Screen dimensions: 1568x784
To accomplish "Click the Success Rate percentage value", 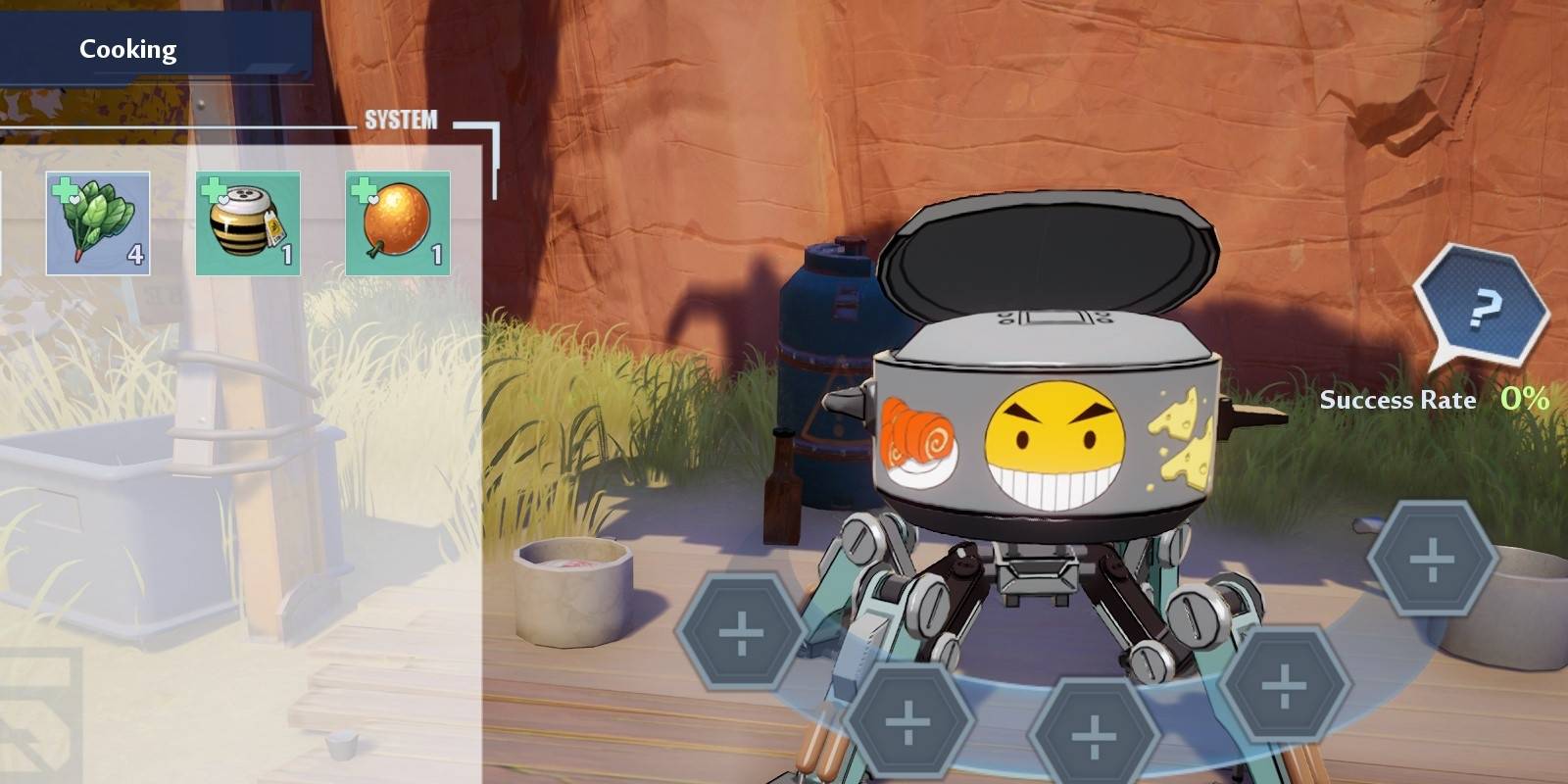I will coord(1526,400).
